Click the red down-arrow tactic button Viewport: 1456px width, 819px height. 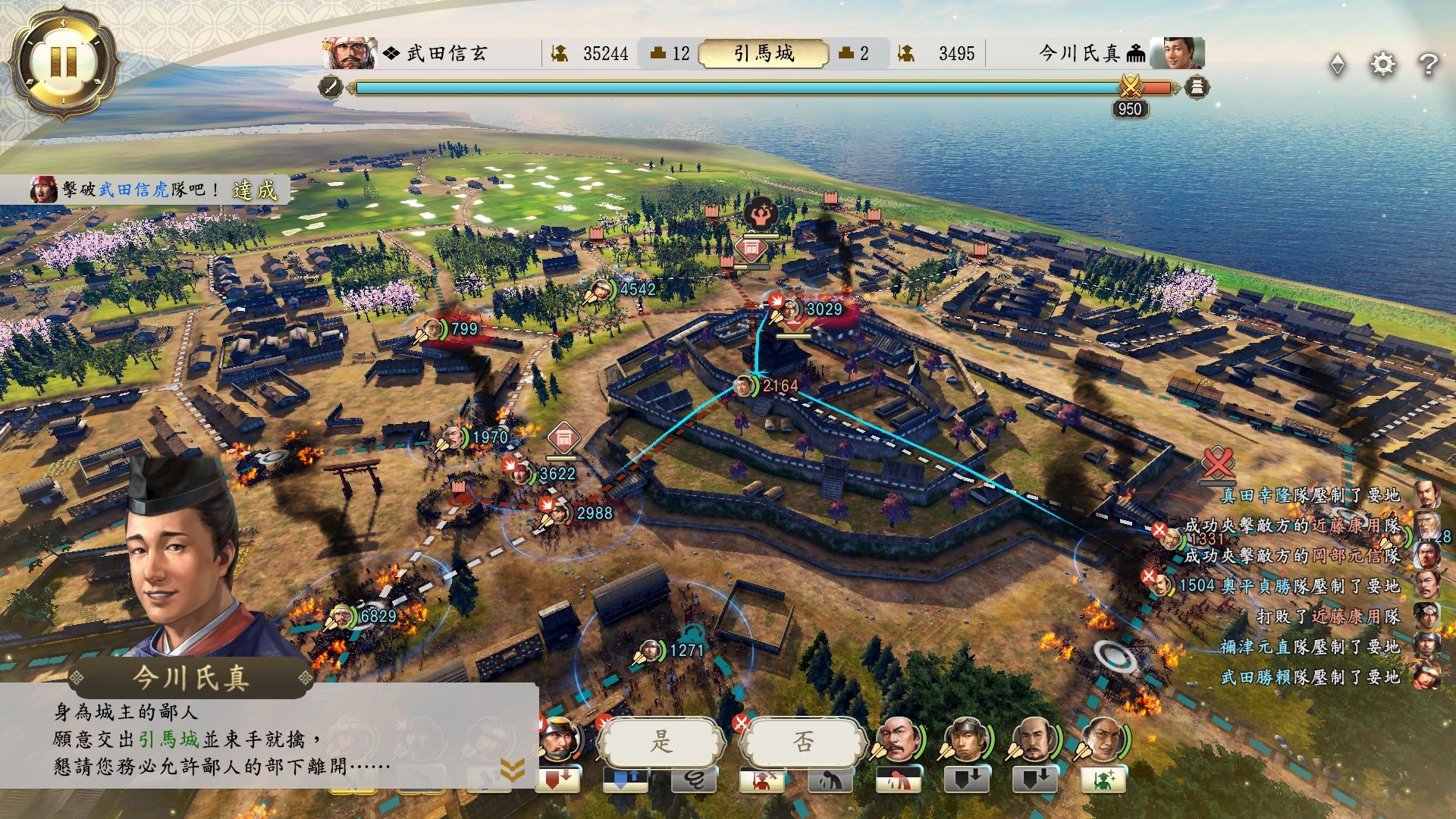pos(558,780)
